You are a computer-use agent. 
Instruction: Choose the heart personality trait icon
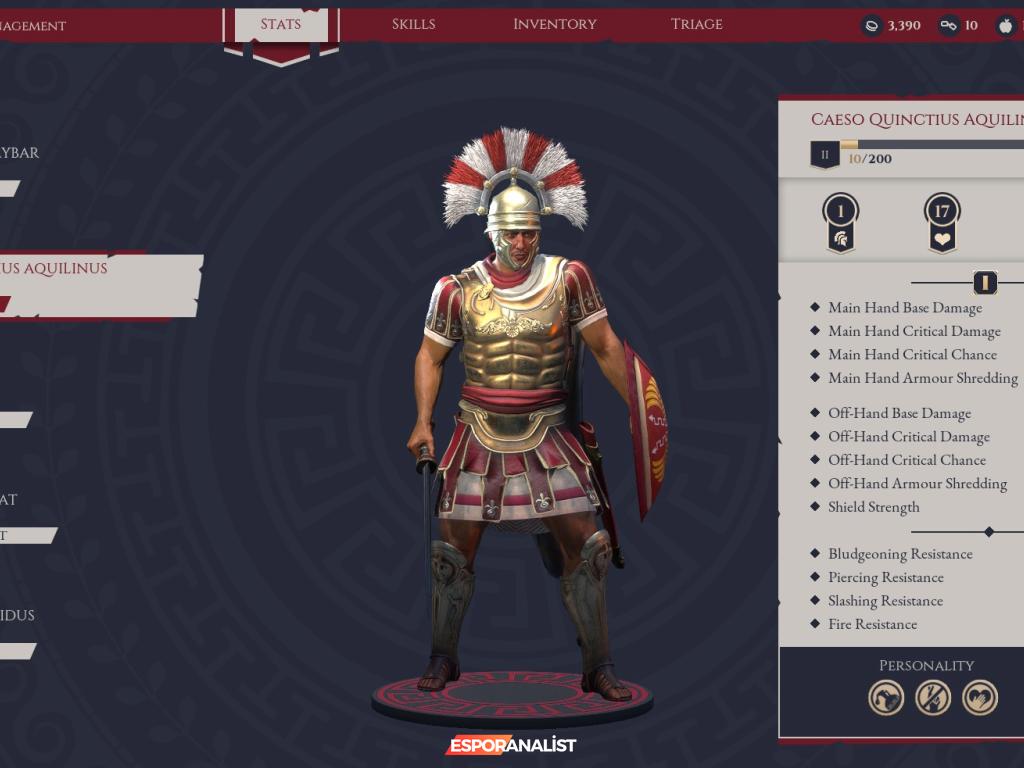point(980,697)
